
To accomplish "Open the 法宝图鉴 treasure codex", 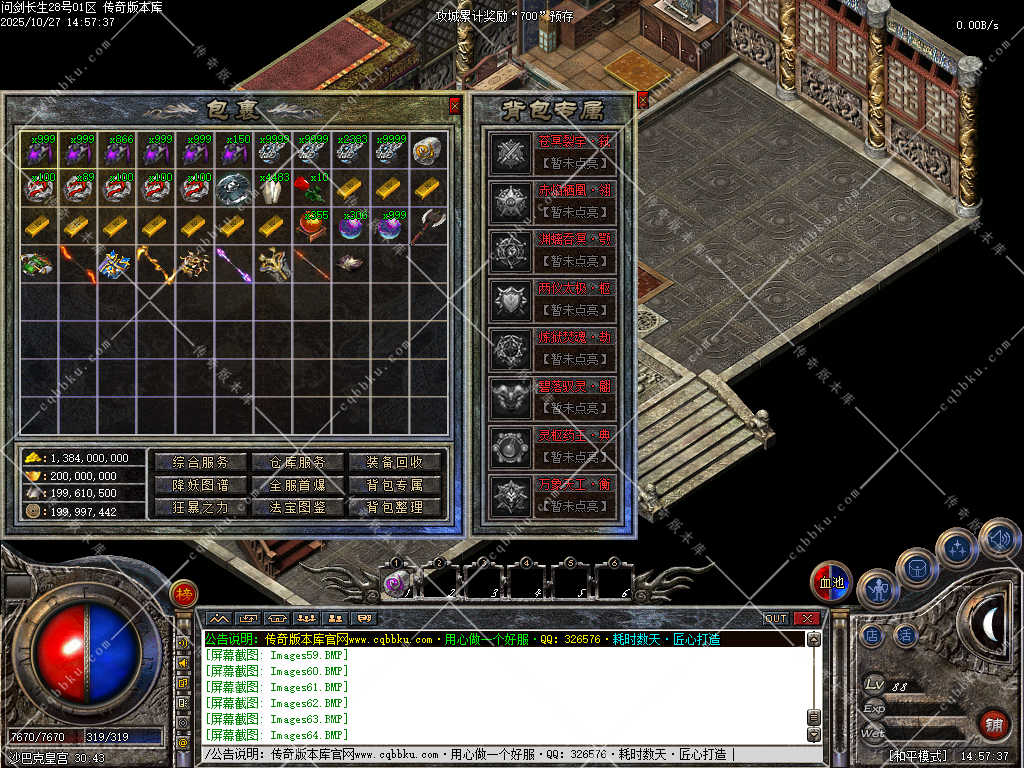I will point(297,507).
